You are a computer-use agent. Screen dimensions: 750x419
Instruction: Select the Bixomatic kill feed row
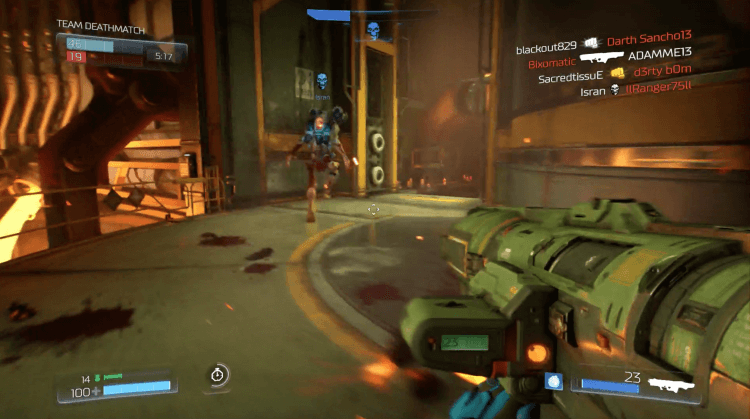(610, 60)
